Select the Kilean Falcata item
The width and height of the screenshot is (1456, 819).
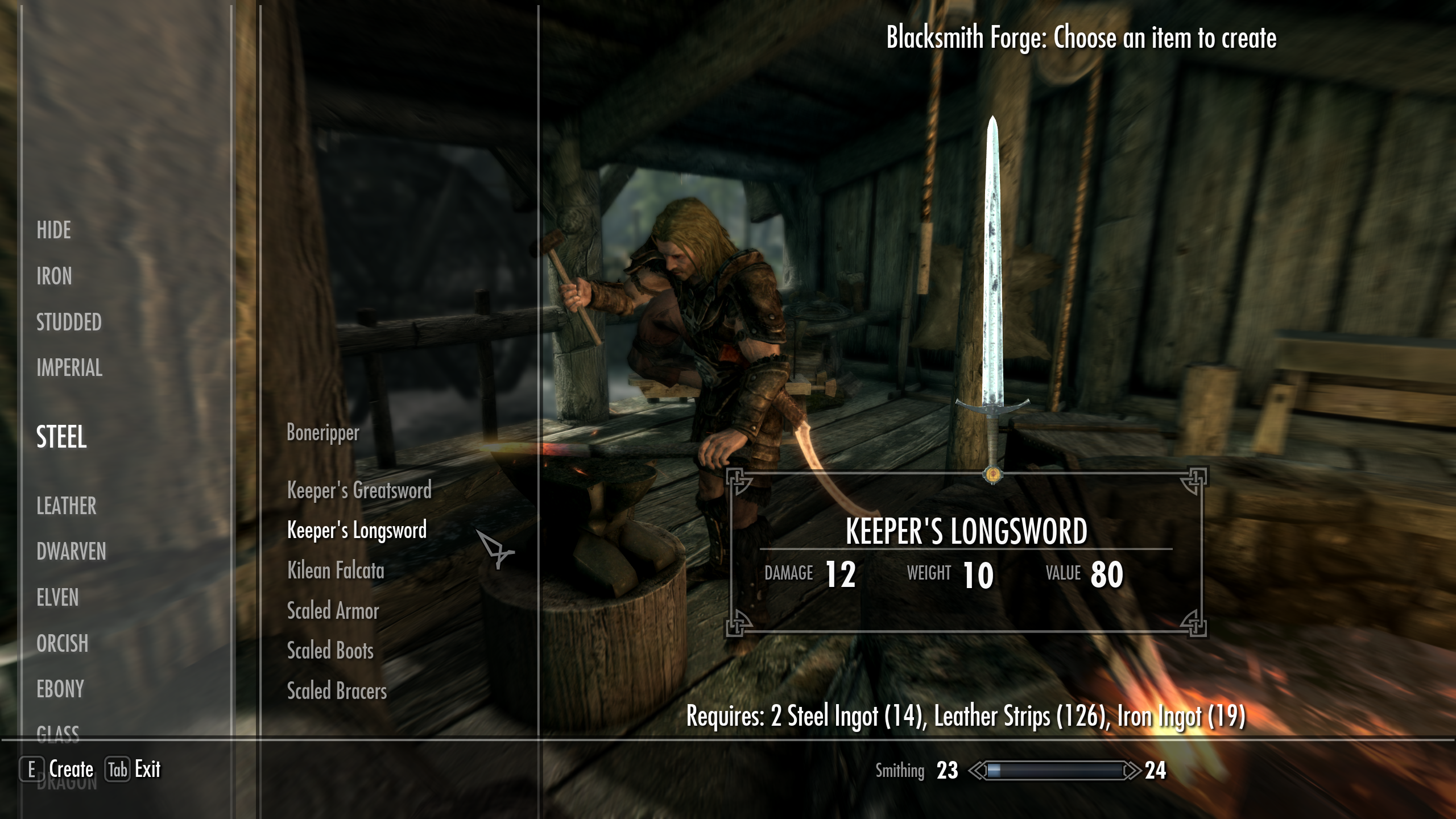point(336,571)
